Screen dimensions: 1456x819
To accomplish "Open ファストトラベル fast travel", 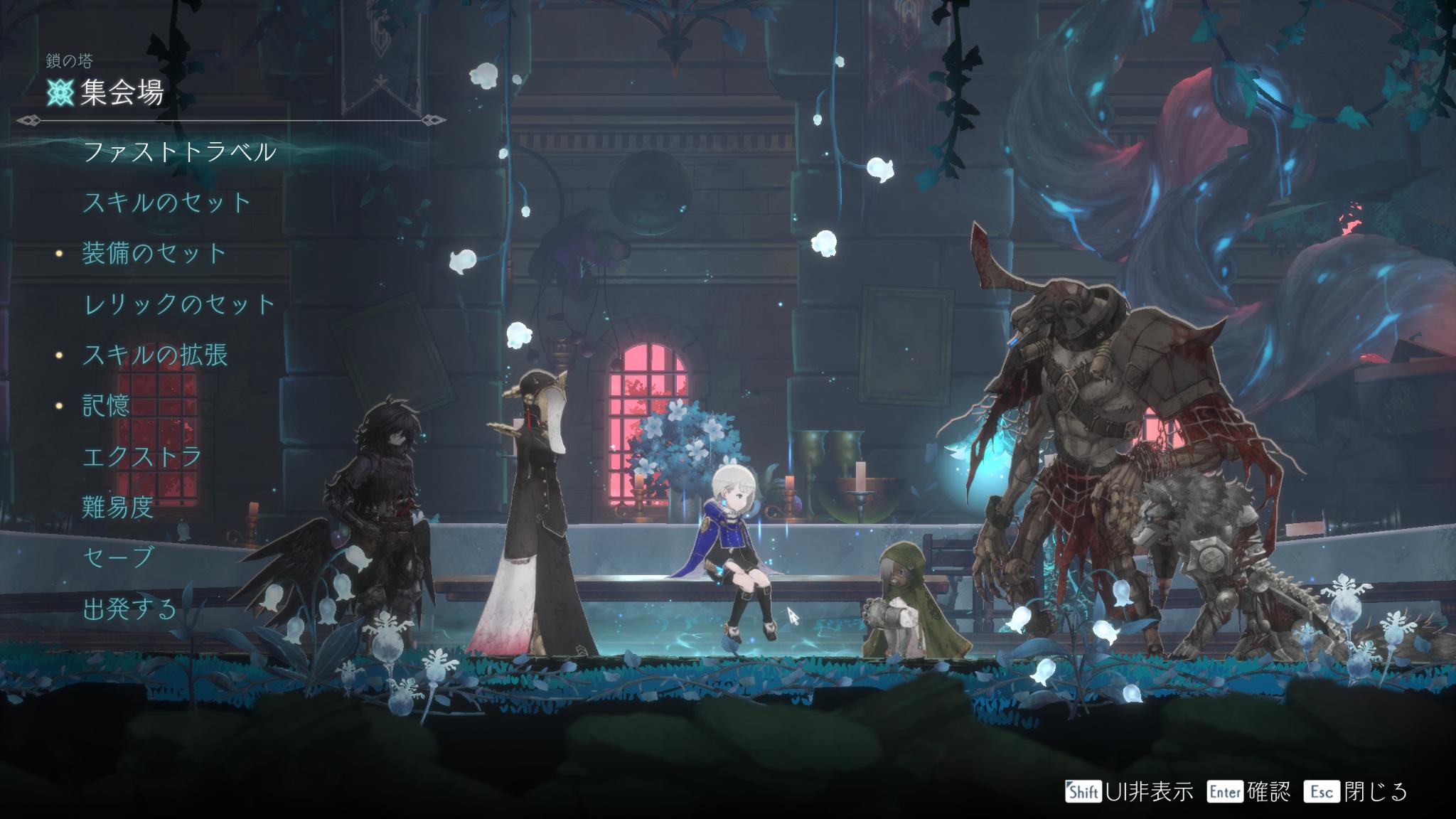I will (179, 152).
